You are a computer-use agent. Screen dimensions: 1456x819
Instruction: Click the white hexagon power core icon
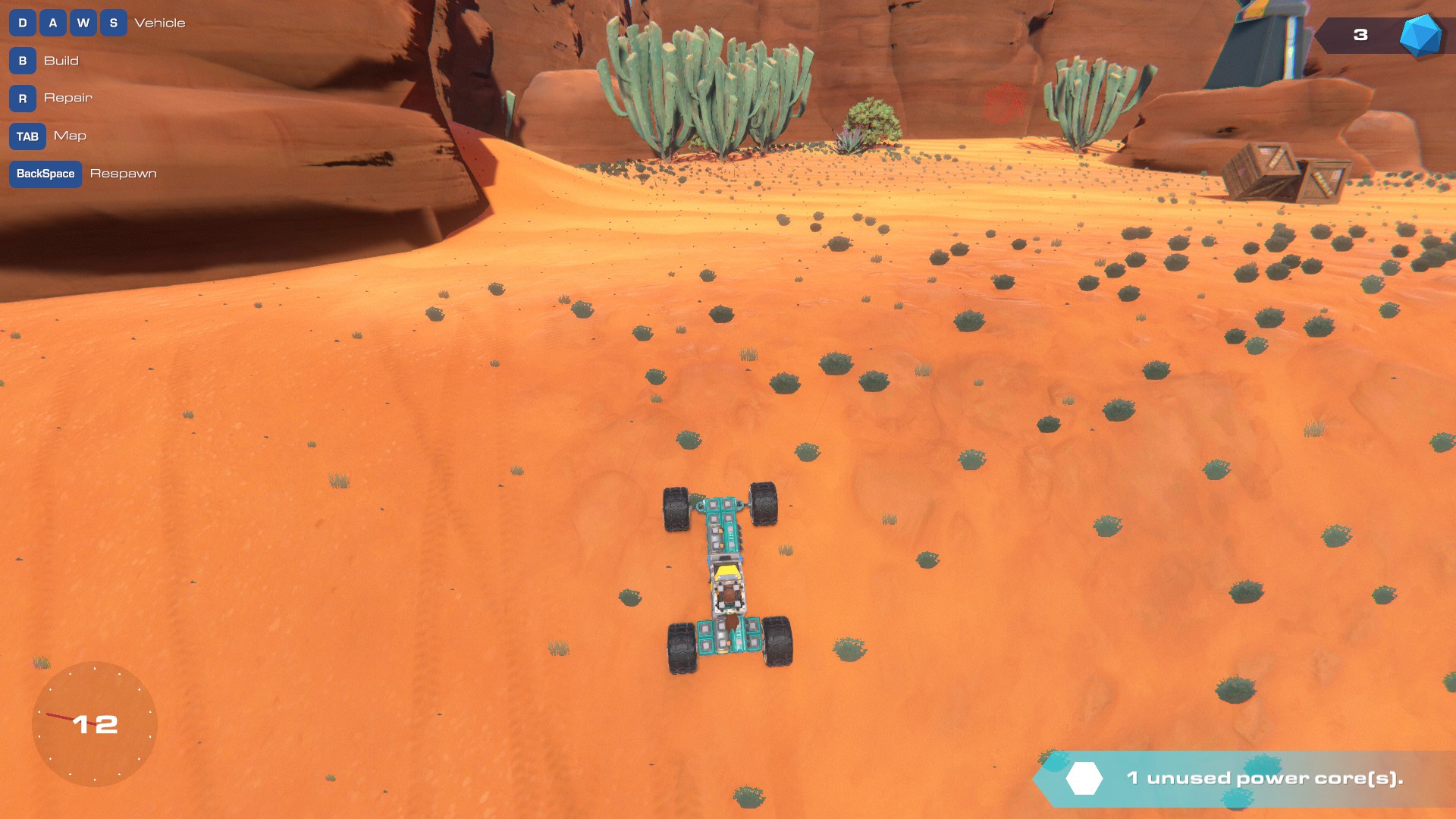pyautogui.click(x=1084, y=777)
